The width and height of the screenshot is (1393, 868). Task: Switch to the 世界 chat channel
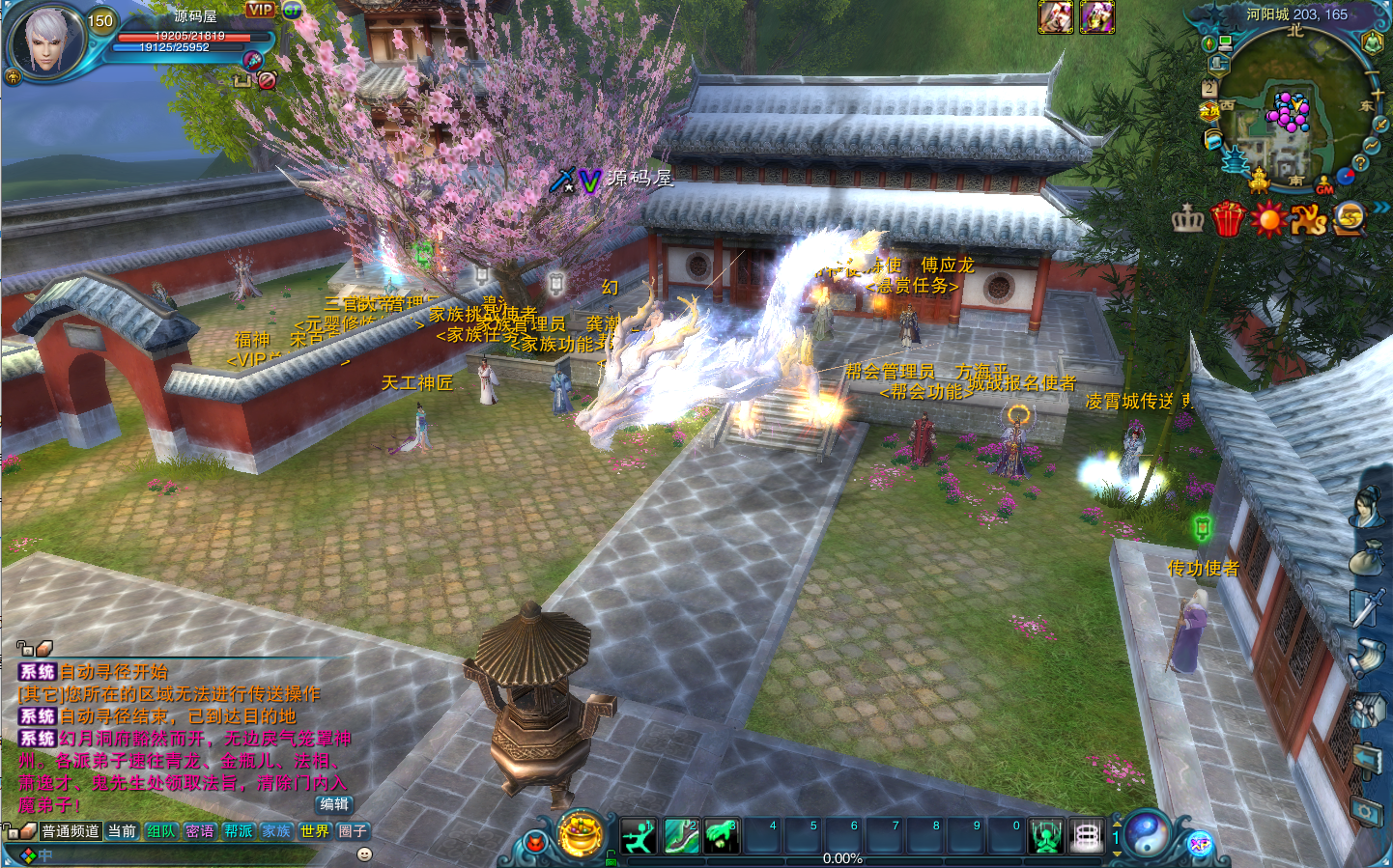(314, 831)
